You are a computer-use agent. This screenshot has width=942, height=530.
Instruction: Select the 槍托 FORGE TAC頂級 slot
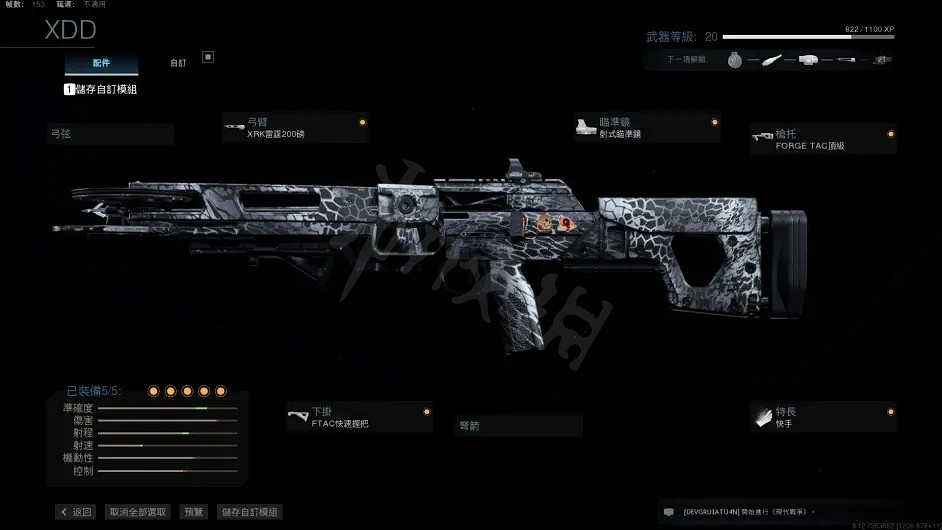click(822, 139)
